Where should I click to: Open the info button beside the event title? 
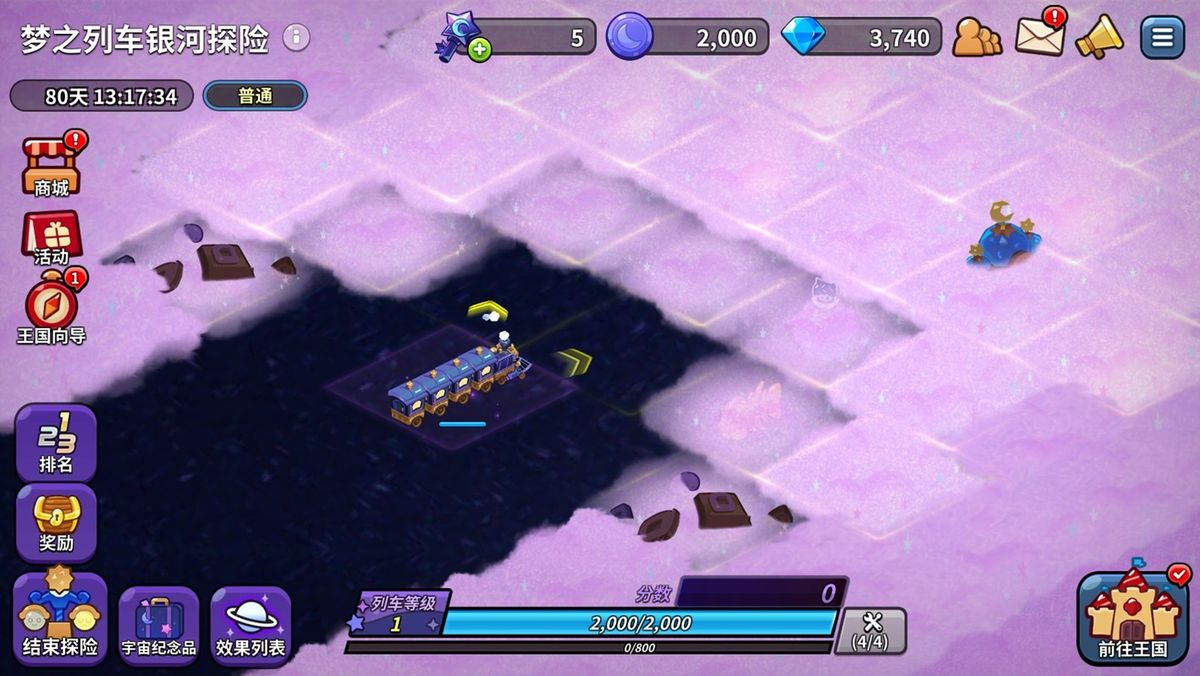(296, 38)
